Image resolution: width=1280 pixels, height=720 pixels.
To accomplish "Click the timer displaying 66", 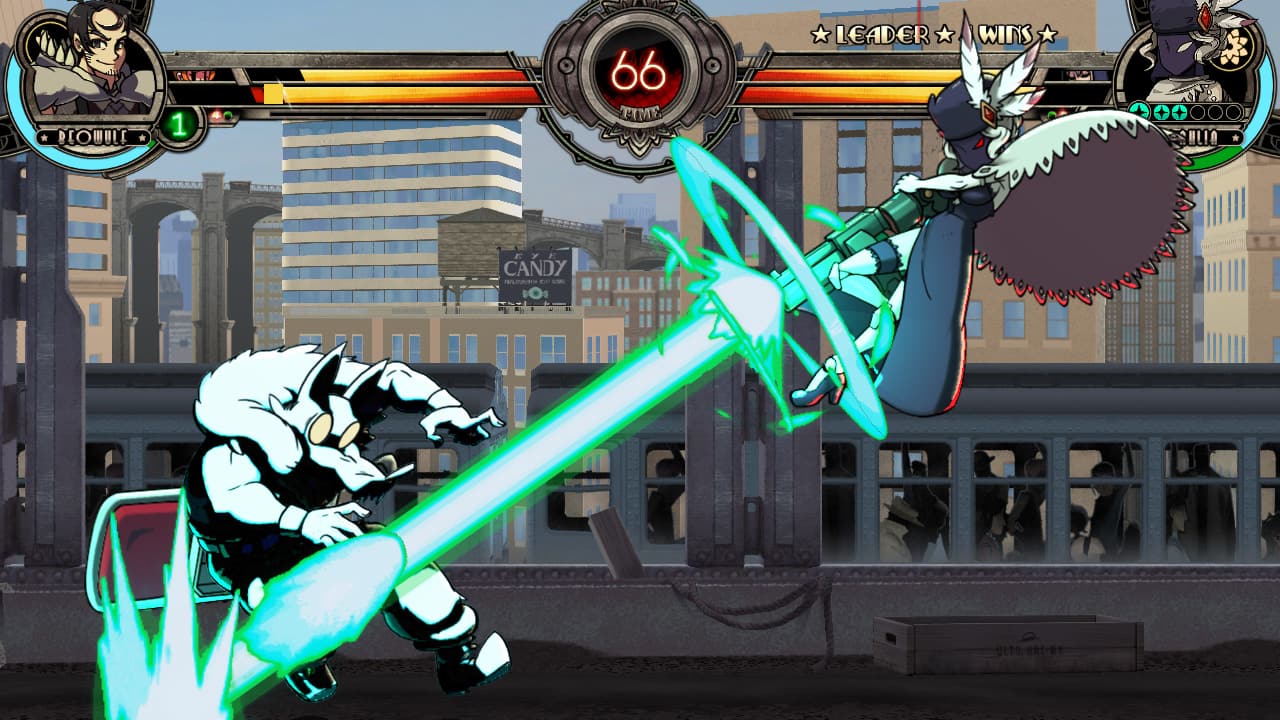I will (x=640, y=70).
